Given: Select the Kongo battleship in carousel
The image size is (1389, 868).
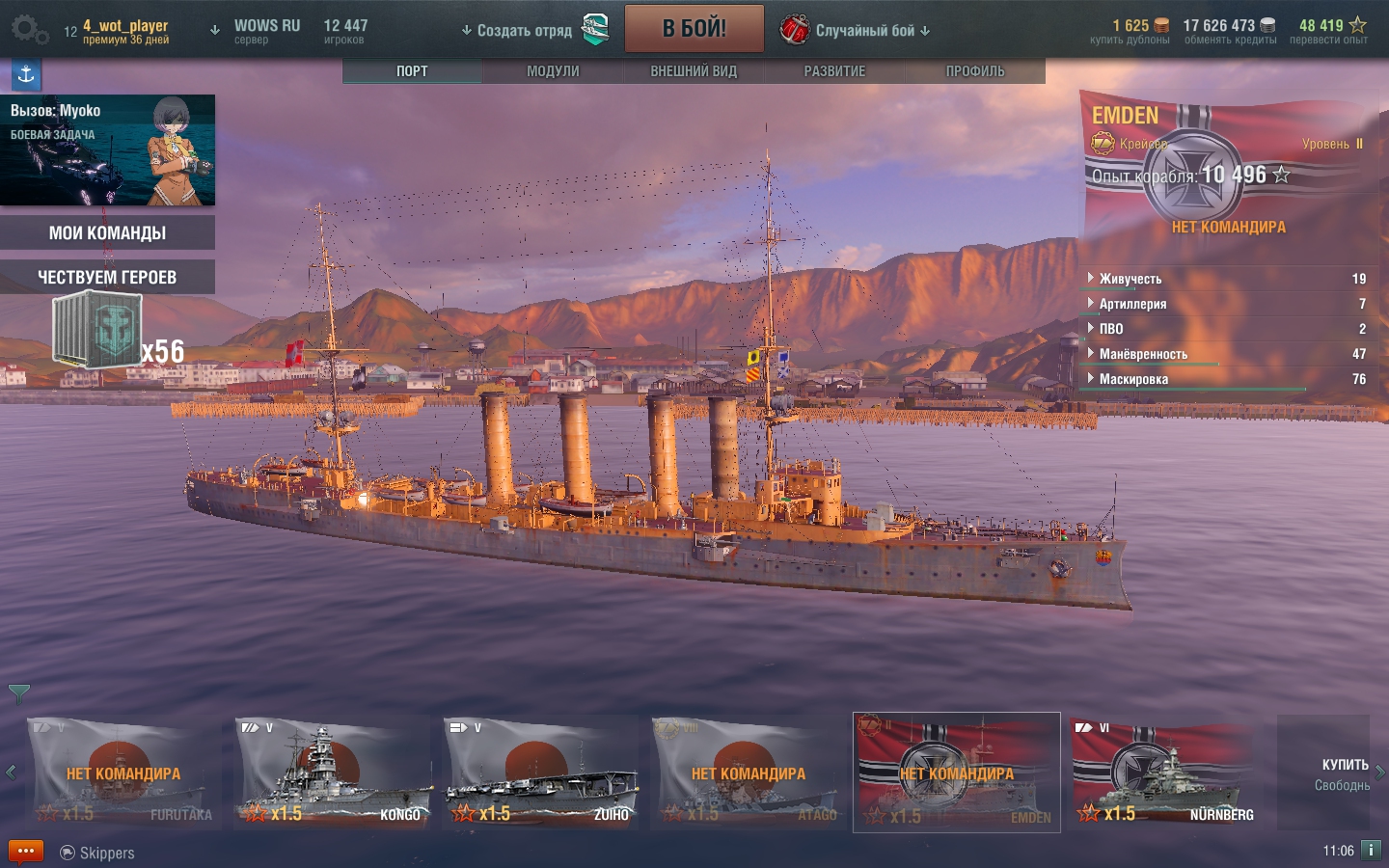Looking at the screenshot, I should (333, 773).
